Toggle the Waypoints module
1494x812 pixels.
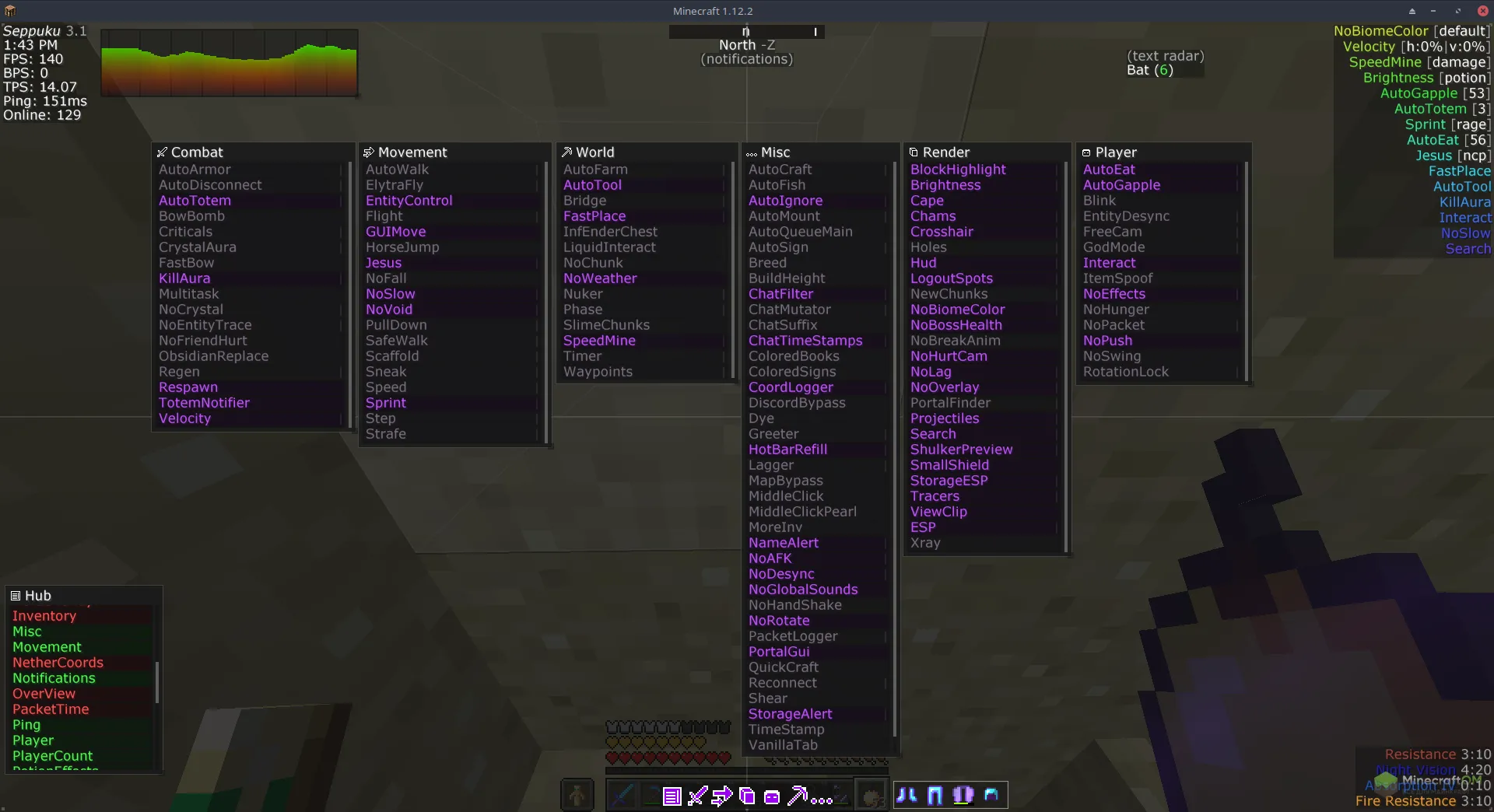click(598, 372)
